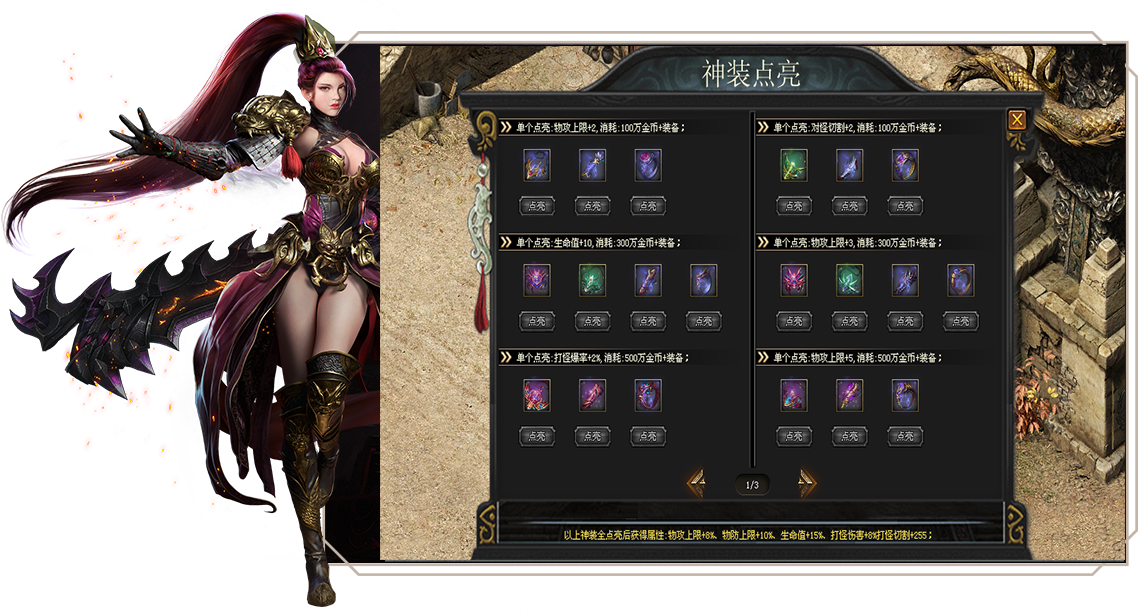Image resolution: width=1138 pixels, height=611 pixels.
Task: Select the ring icon in the 对怪切割+2 row
Action: [x=905, y=165]
